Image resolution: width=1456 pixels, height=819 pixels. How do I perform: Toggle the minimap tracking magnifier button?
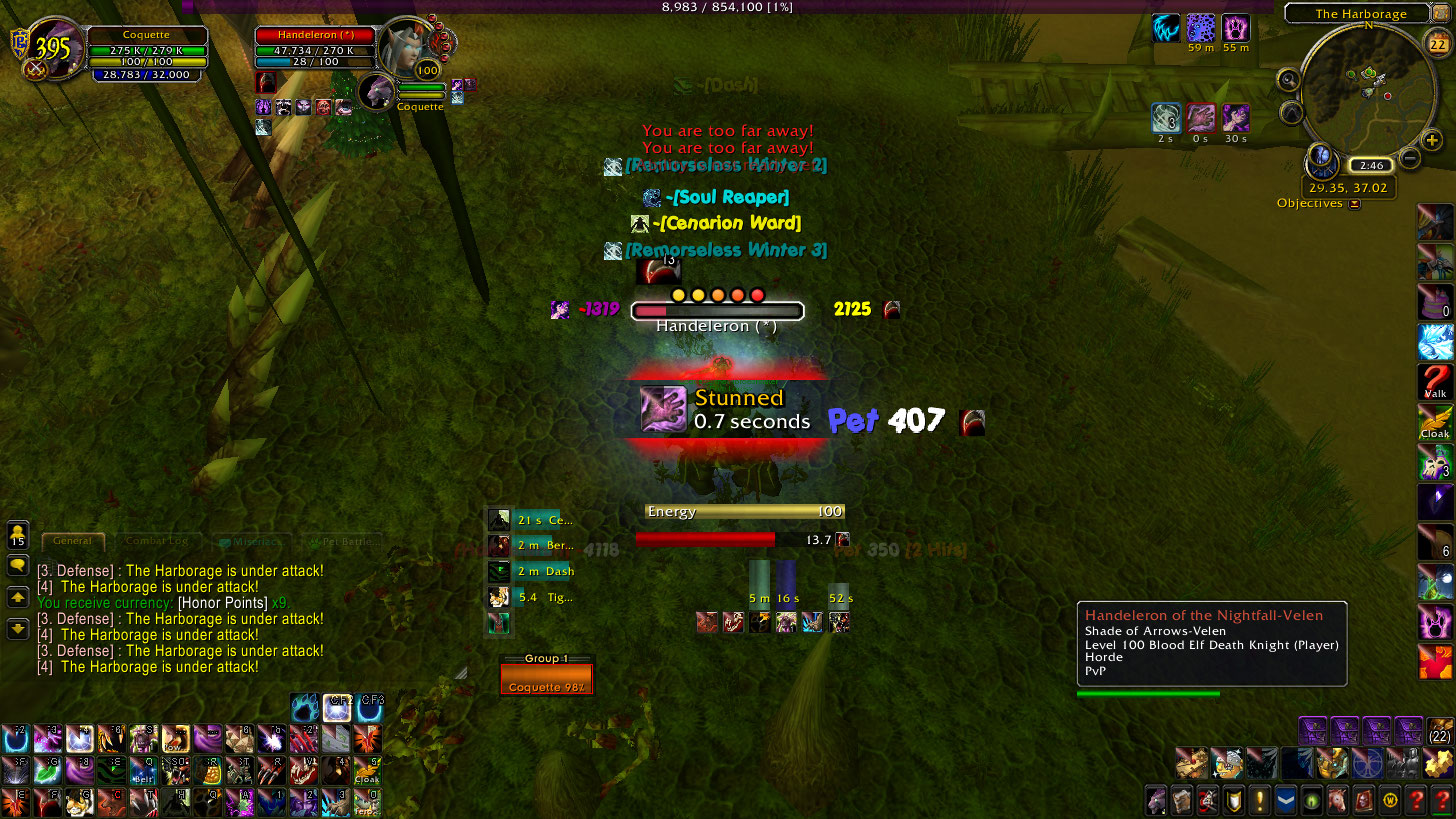click(x=1289, y=80)
